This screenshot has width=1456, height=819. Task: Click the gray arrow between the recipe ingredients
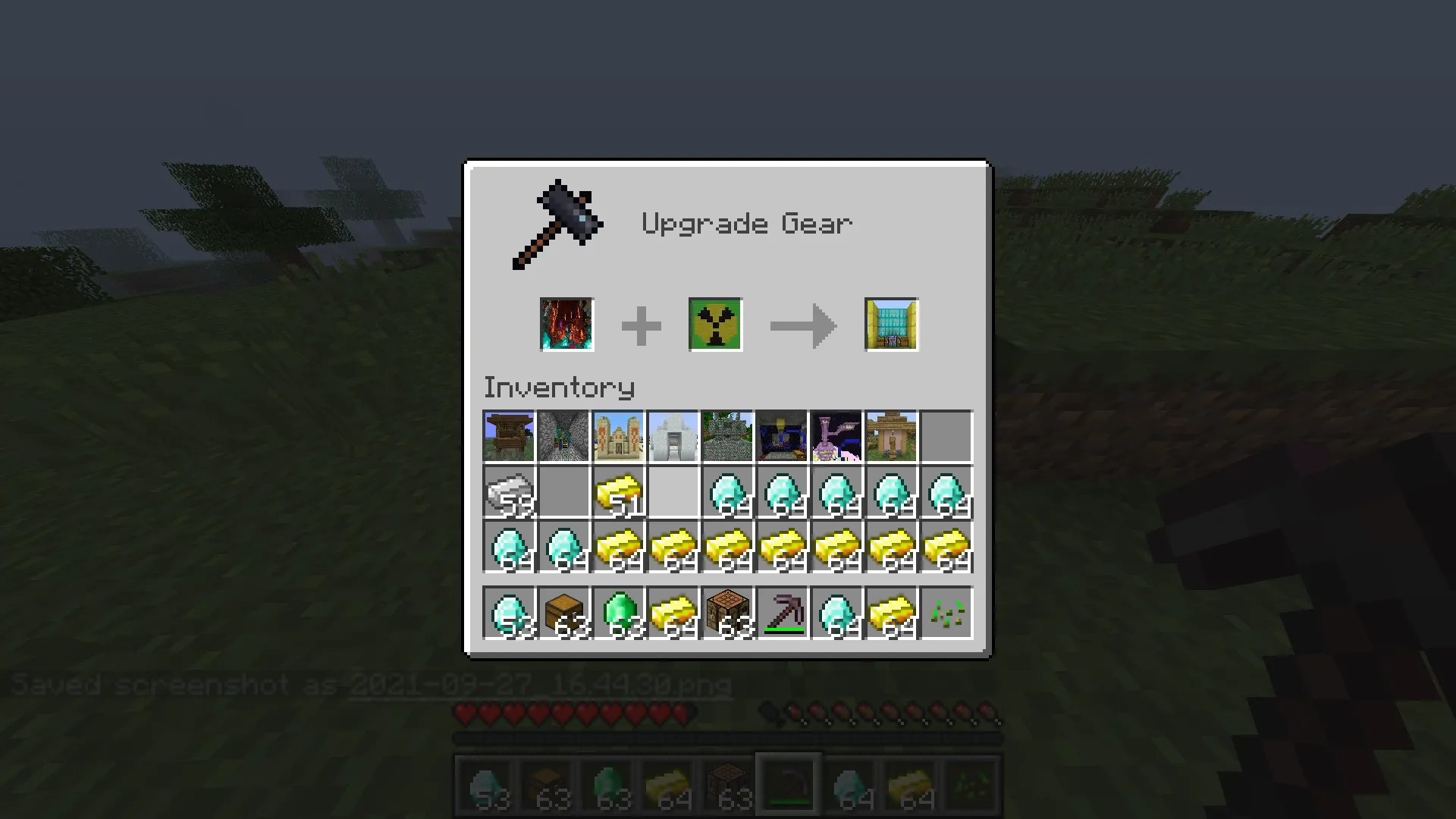[x=803, y=325]
